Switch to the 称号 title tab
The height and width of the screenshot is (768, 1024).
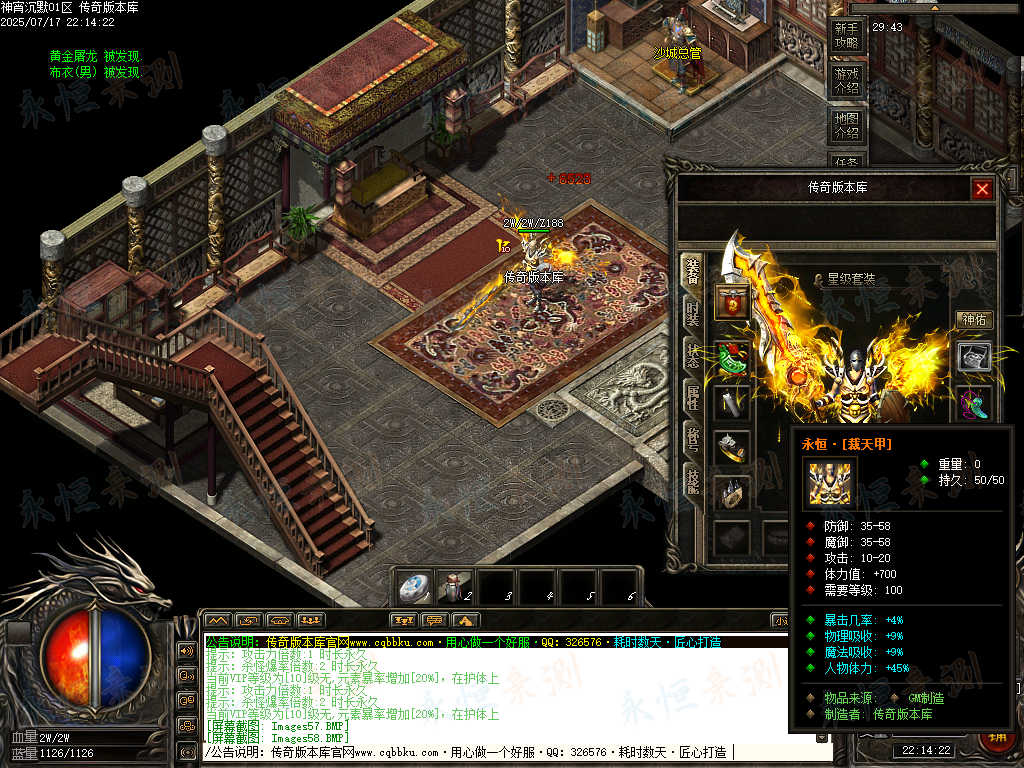(x=692, y=438)
